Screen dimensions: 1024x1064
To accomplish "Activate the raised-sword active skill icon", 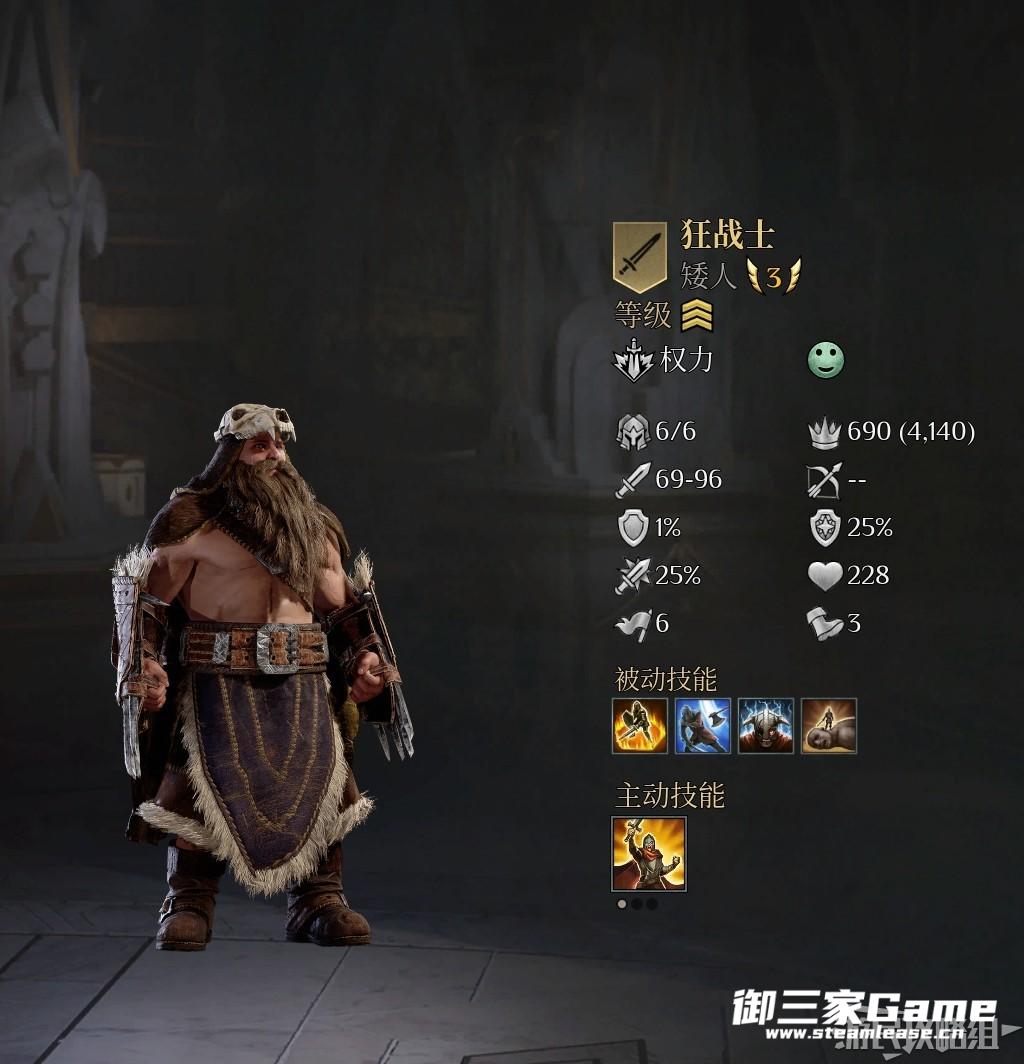I will (x=649, y=853).
